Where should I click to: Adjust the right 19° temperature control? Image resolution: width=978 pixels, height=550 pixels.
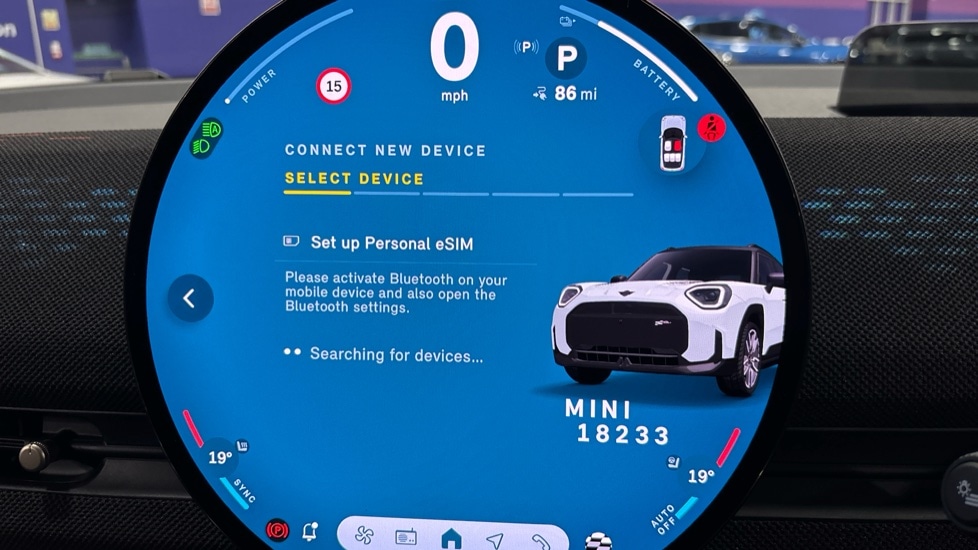700,476
